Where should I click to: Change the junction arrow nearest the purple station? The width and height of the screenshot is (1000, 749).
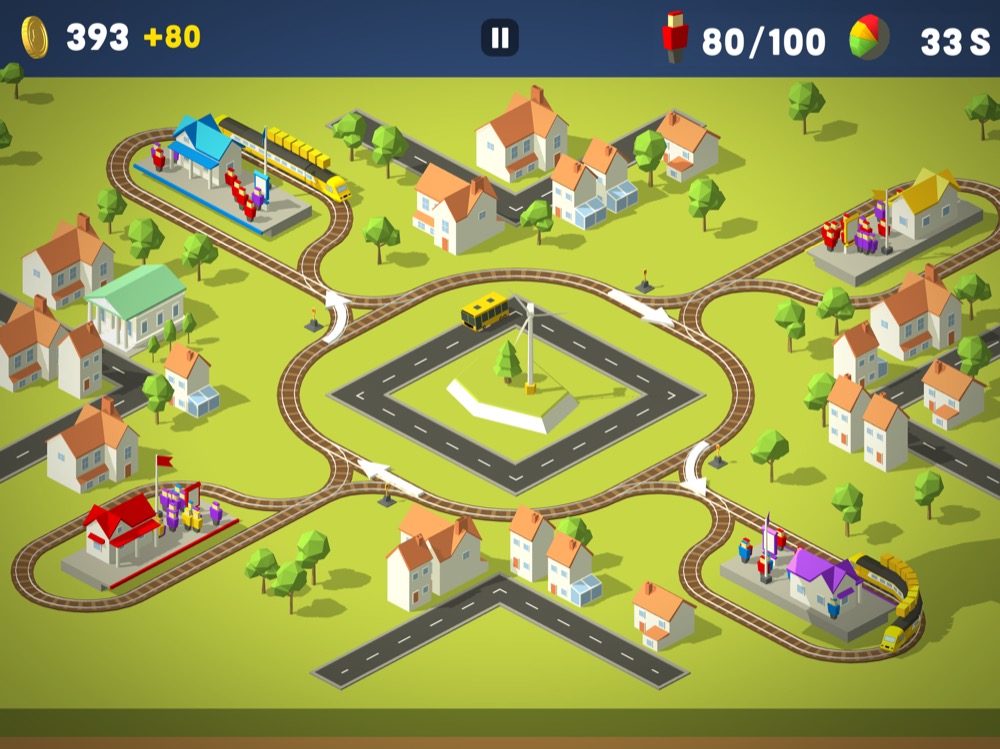click(694, 467)
